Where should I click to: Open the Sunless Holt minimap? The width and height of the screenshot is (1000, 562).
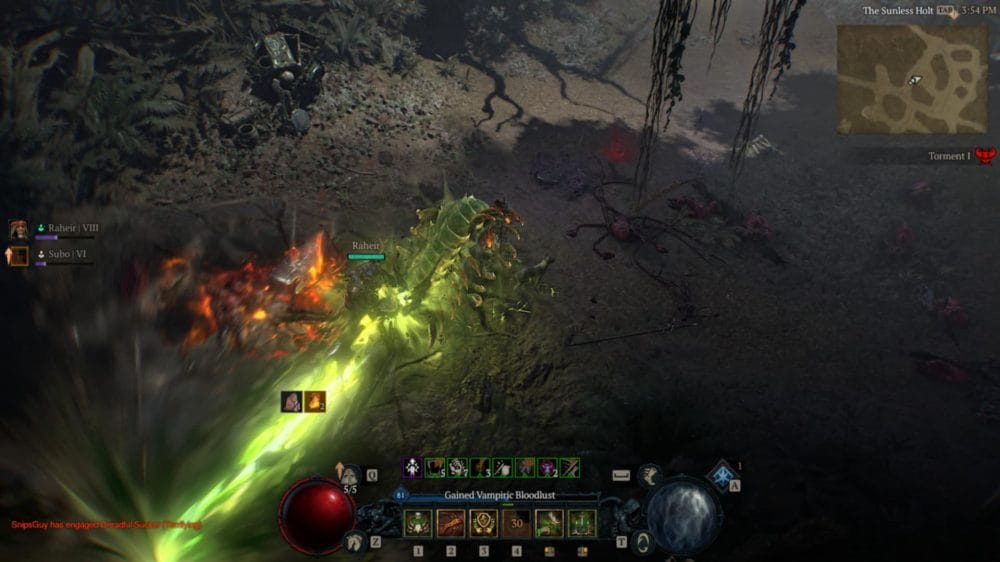click(912, 80)
